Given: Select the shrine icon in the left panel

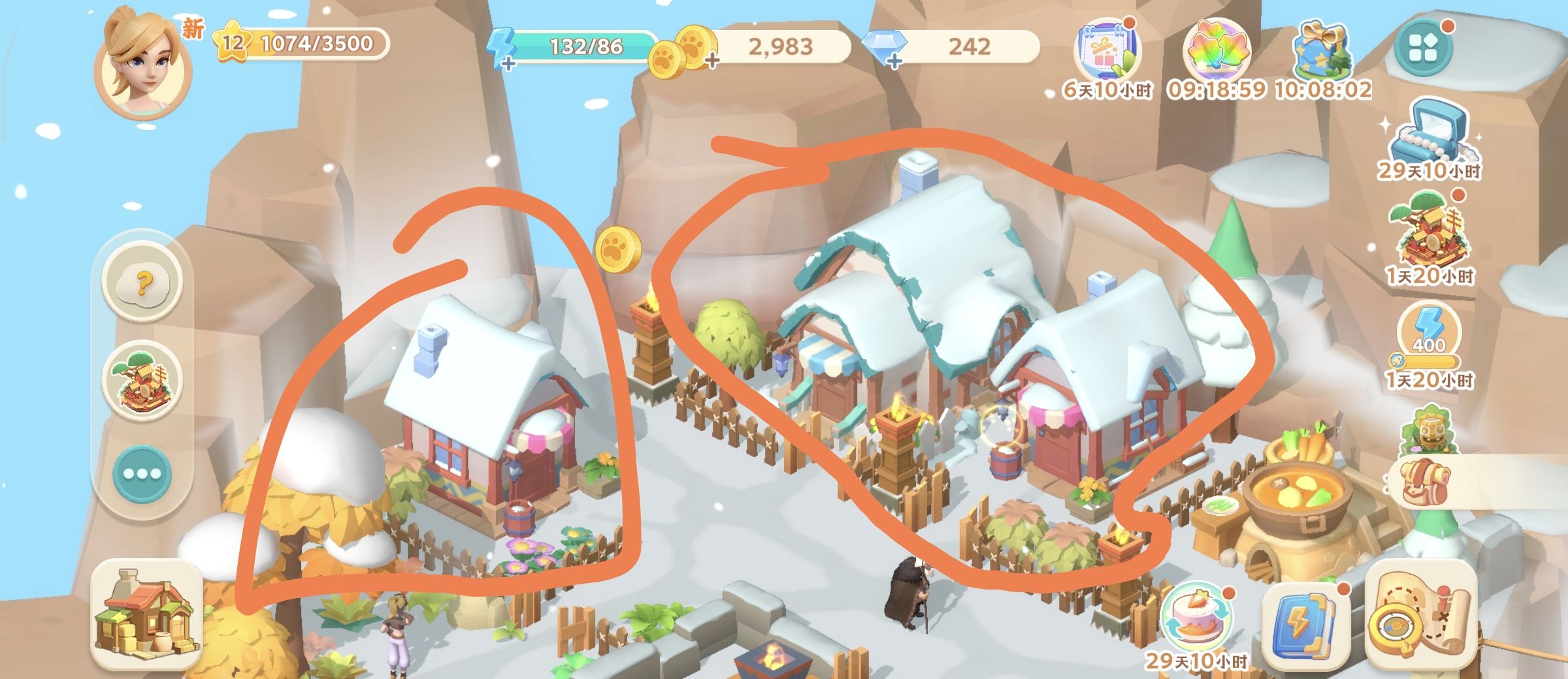Looking at the screenshot, I should pyautogui.click(x=143, y=381).
